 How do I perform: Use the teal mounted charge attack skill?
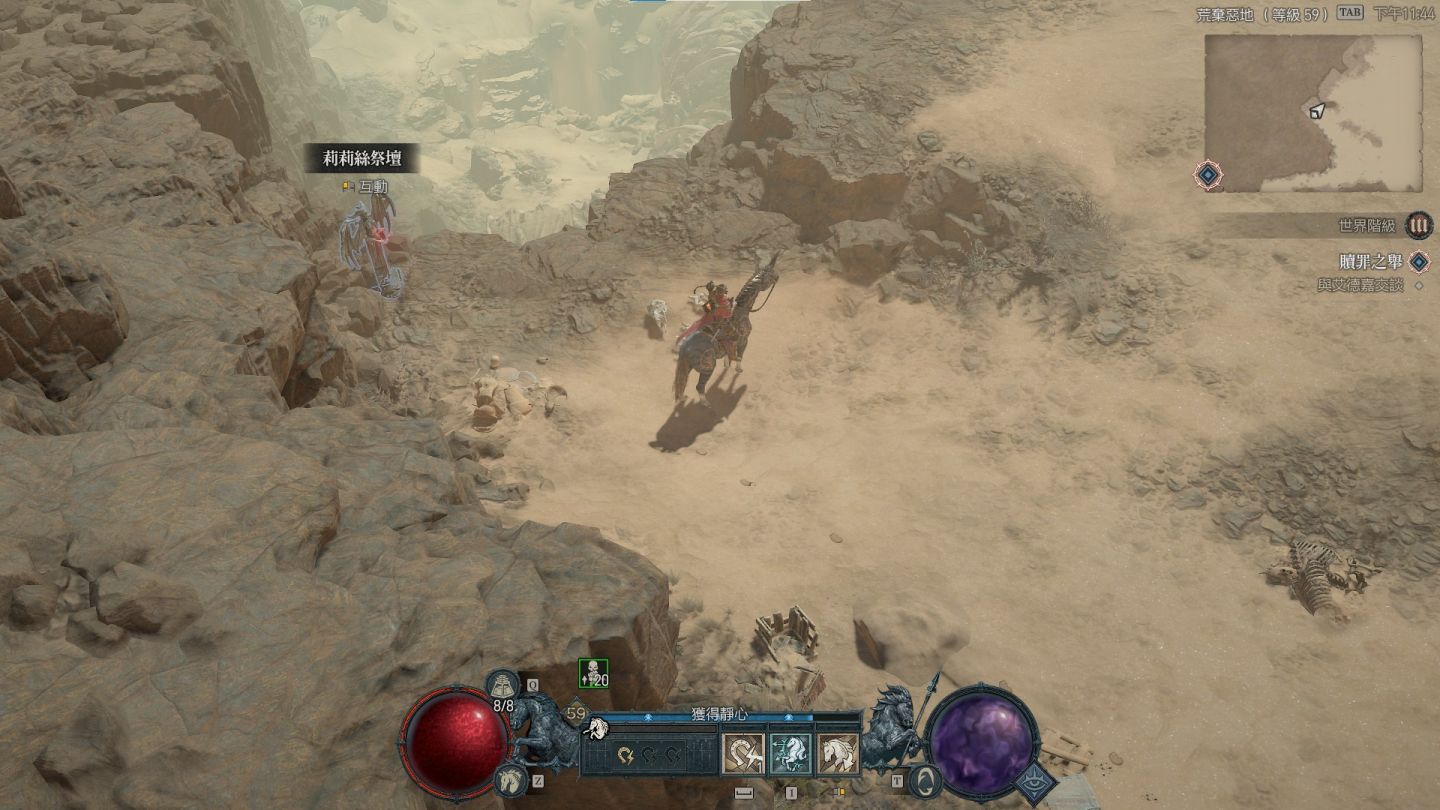(x=790, y=754)
